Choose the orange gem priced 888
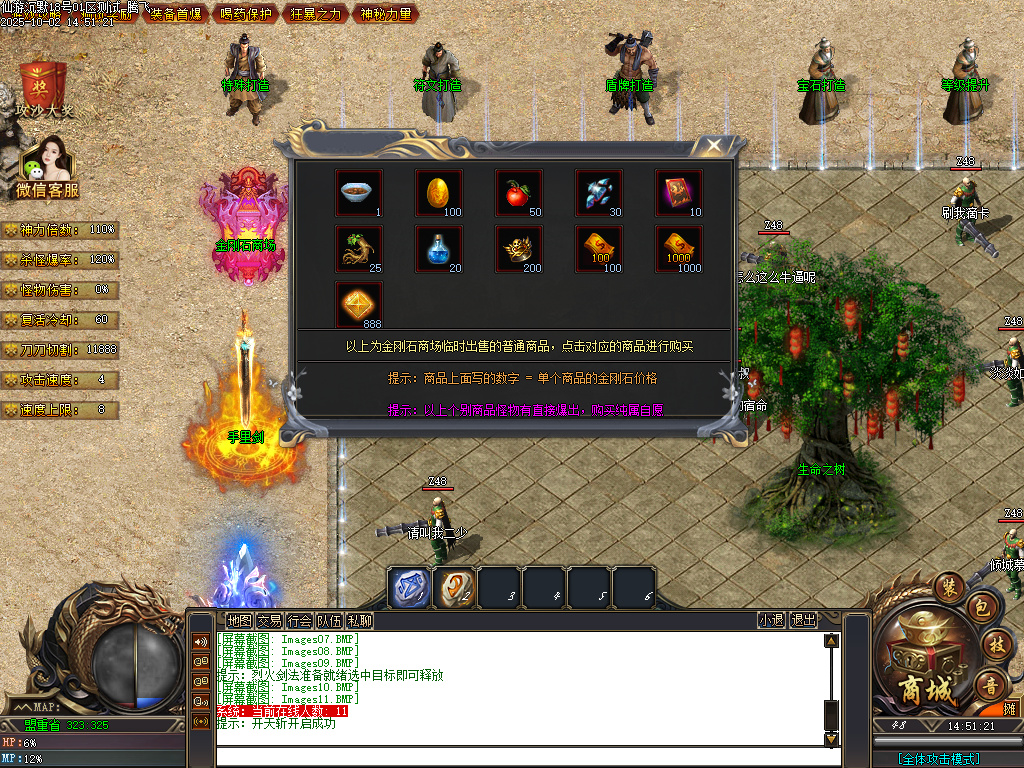Image resolution: width=1024 pixels, height=768 pixels. click(x=358, y=305)
